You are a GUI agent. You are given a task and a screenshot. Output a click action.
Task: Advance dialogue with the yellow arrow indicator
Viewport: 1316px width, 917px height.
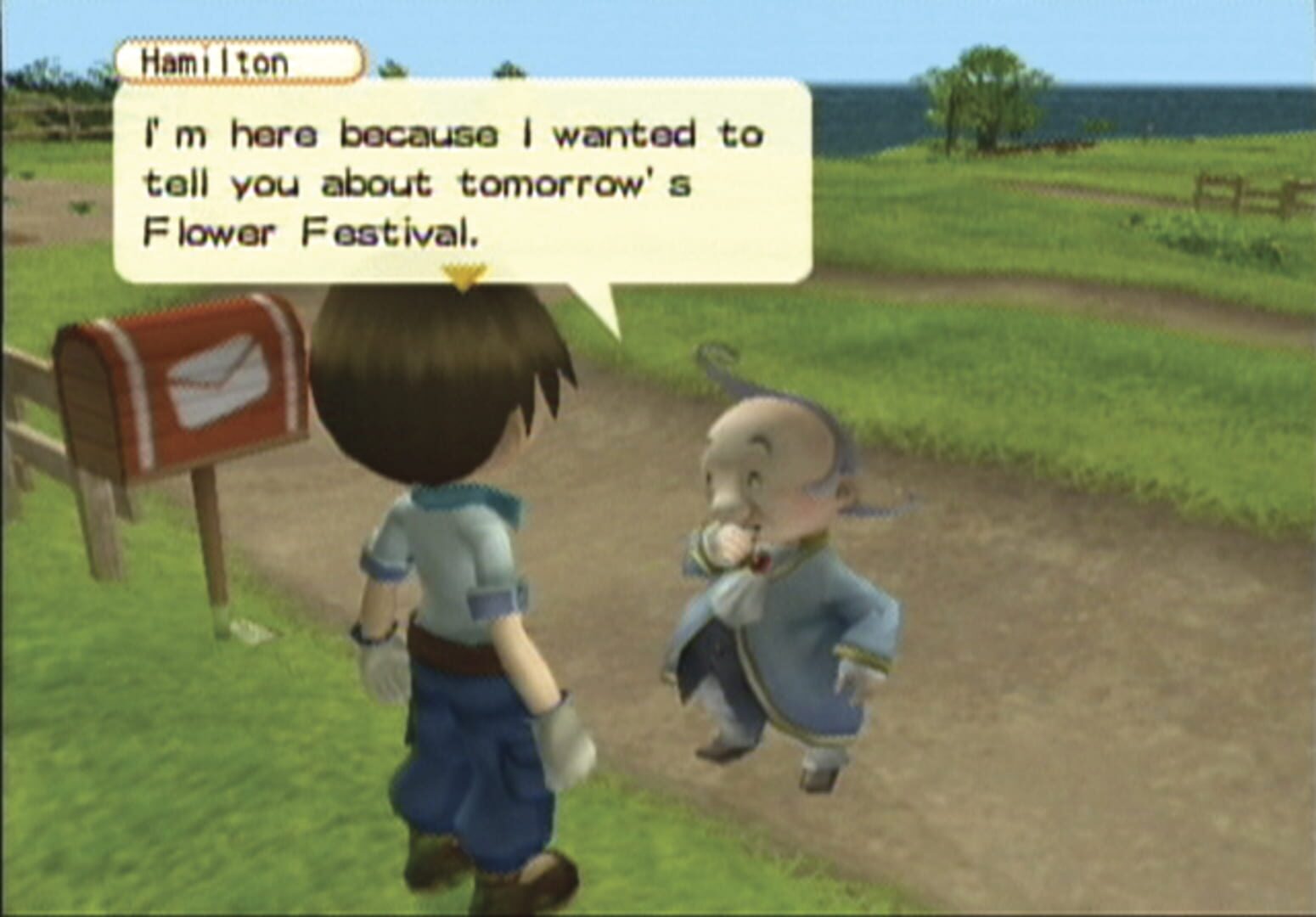[464, 276]
